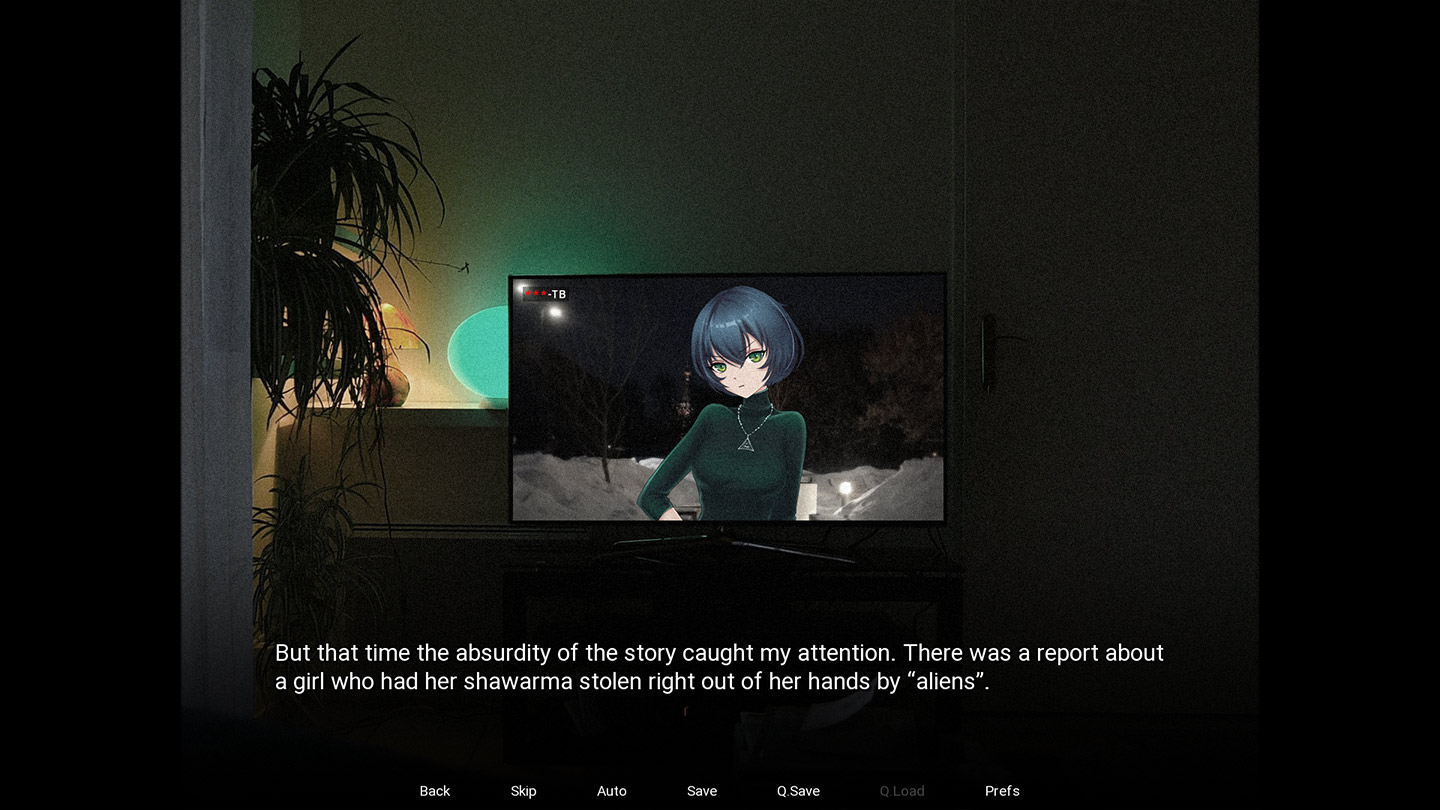Open the Save screen
The height and width of the screenshot is (810, 1440).
(701, 791)
